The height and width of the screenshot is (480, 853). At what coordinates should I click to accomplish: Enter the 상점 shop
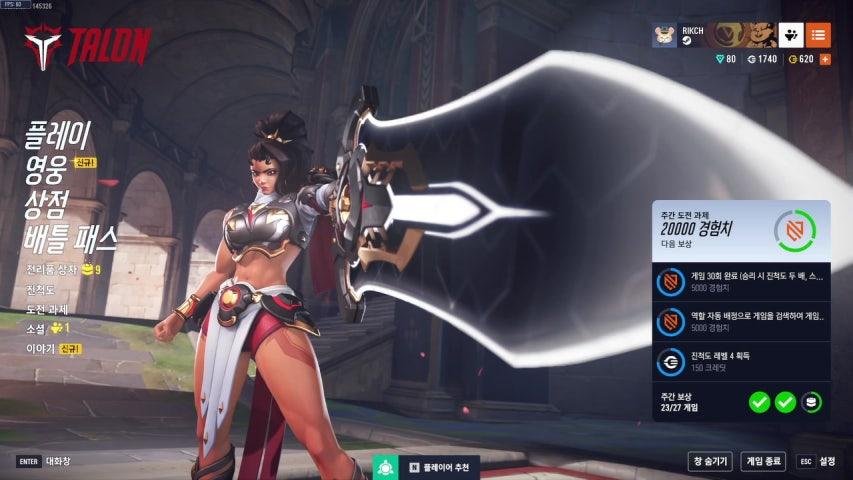(x=48, y=202)
